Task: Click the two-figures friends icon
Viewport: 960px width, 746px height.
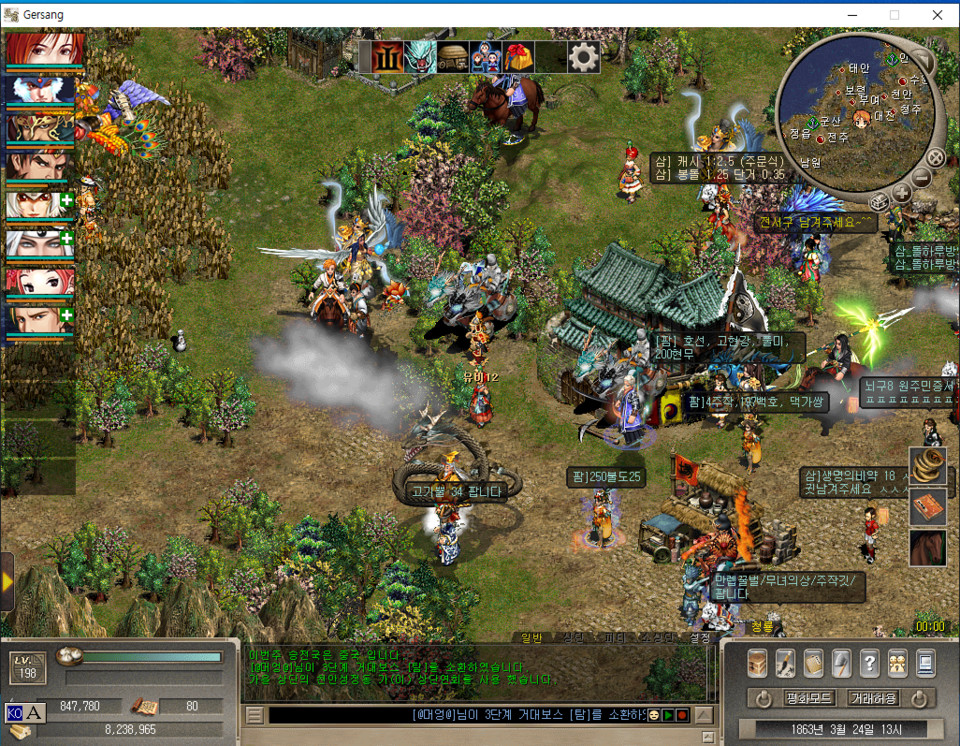Action: click(x=897, y=662)
